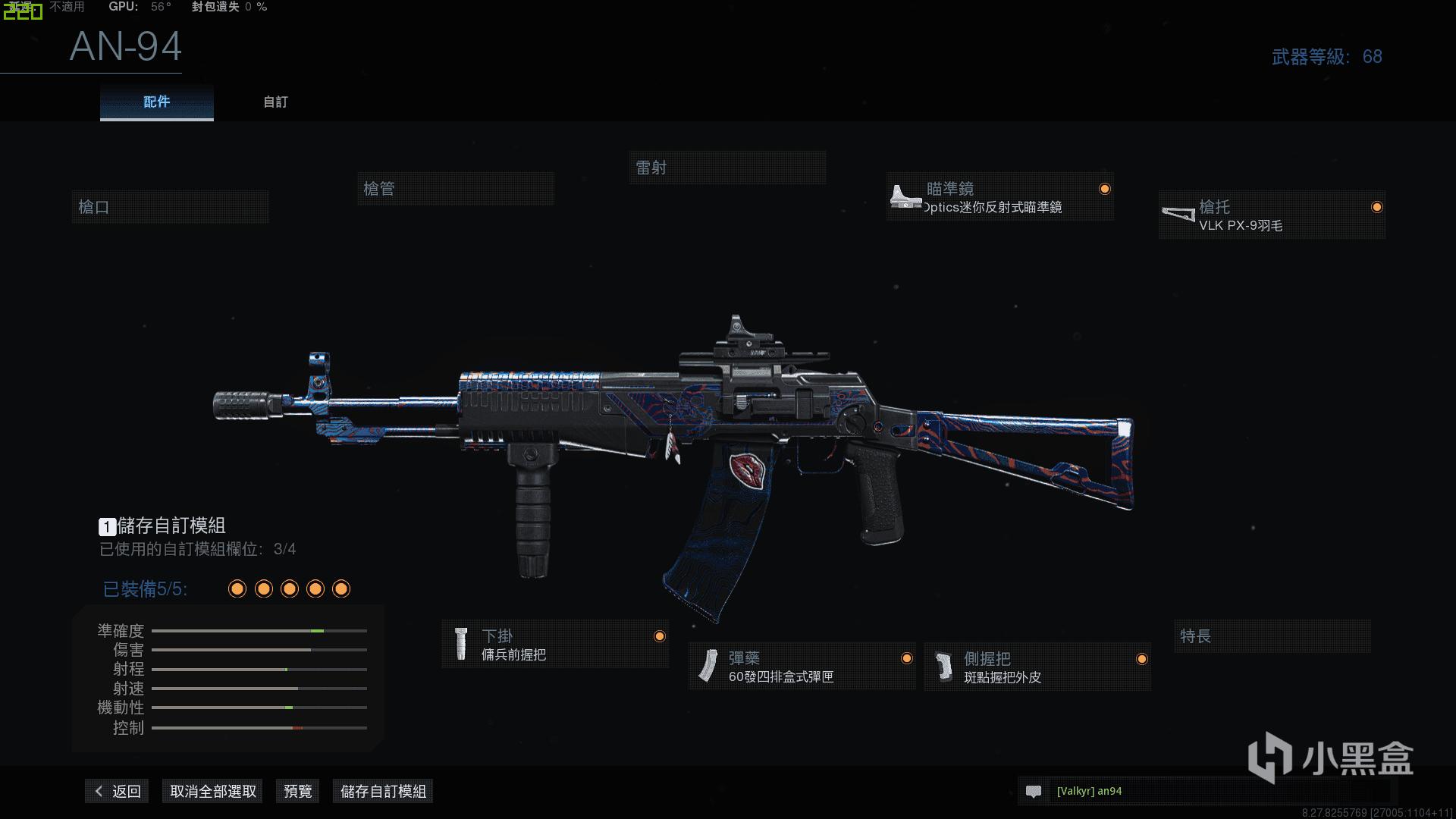Select the empty 槍口 muzzle slot
The width and height of the screenshot is (1456, 819).
(x=170, y=207)
